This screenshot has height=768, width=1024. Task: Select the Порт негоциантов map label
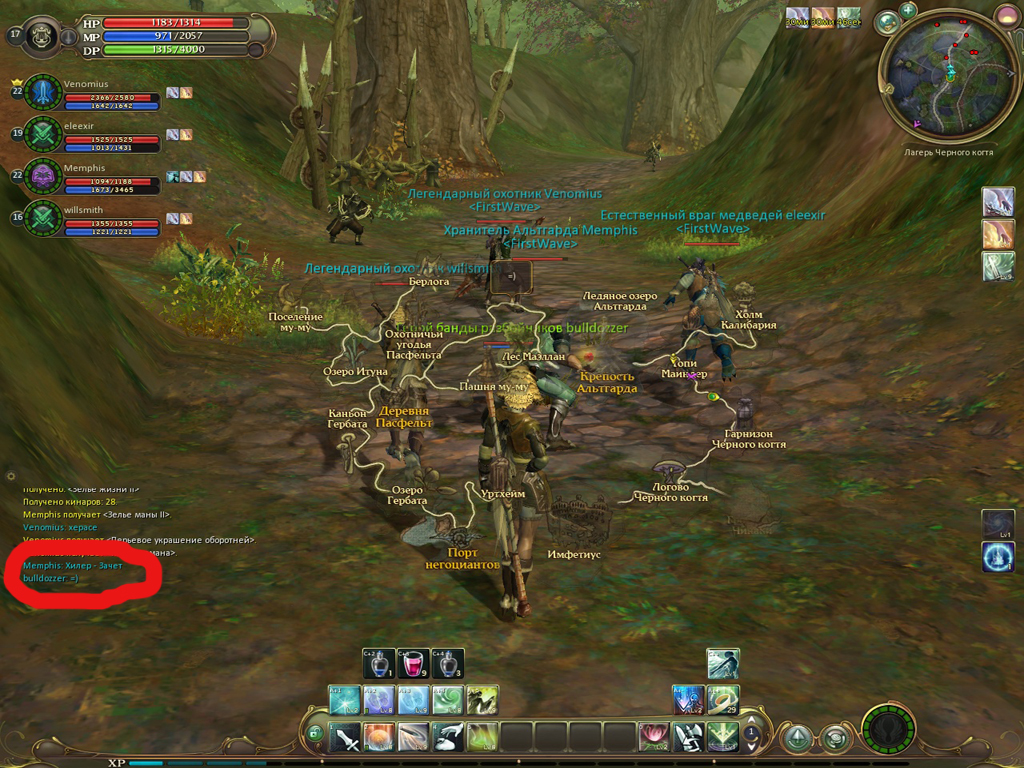pos(462,558)
